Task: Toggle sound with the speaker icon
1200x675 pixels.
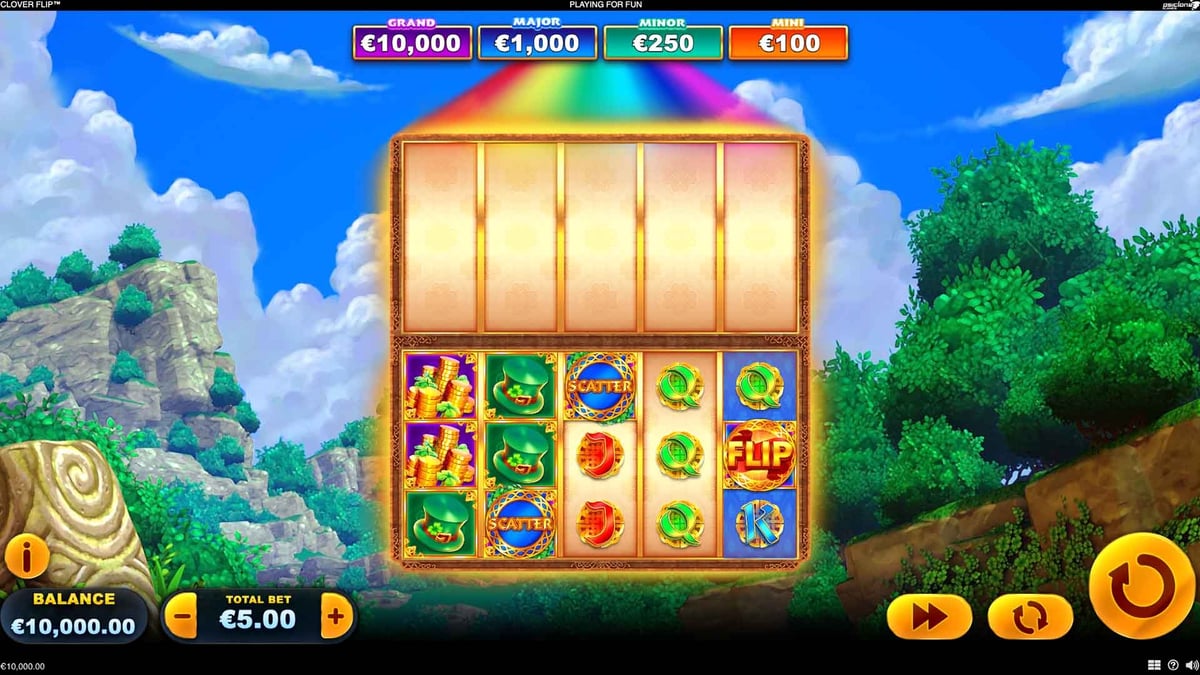Action: [x=1189, y=665]
